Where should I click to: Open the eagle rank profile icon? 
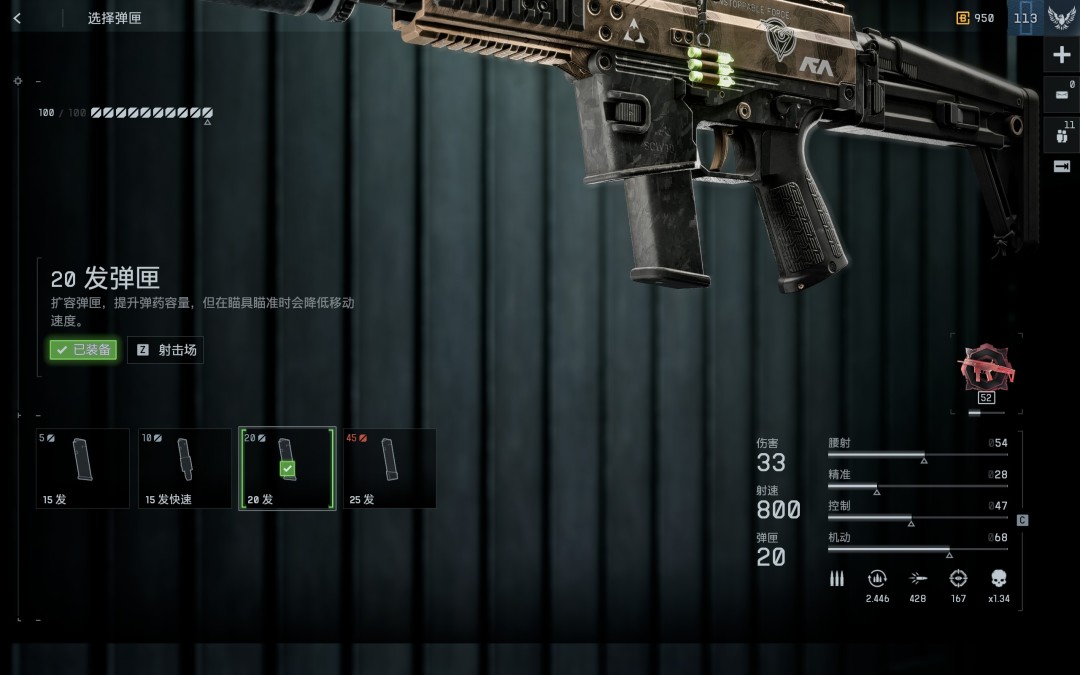click(x=1061, y=18)
